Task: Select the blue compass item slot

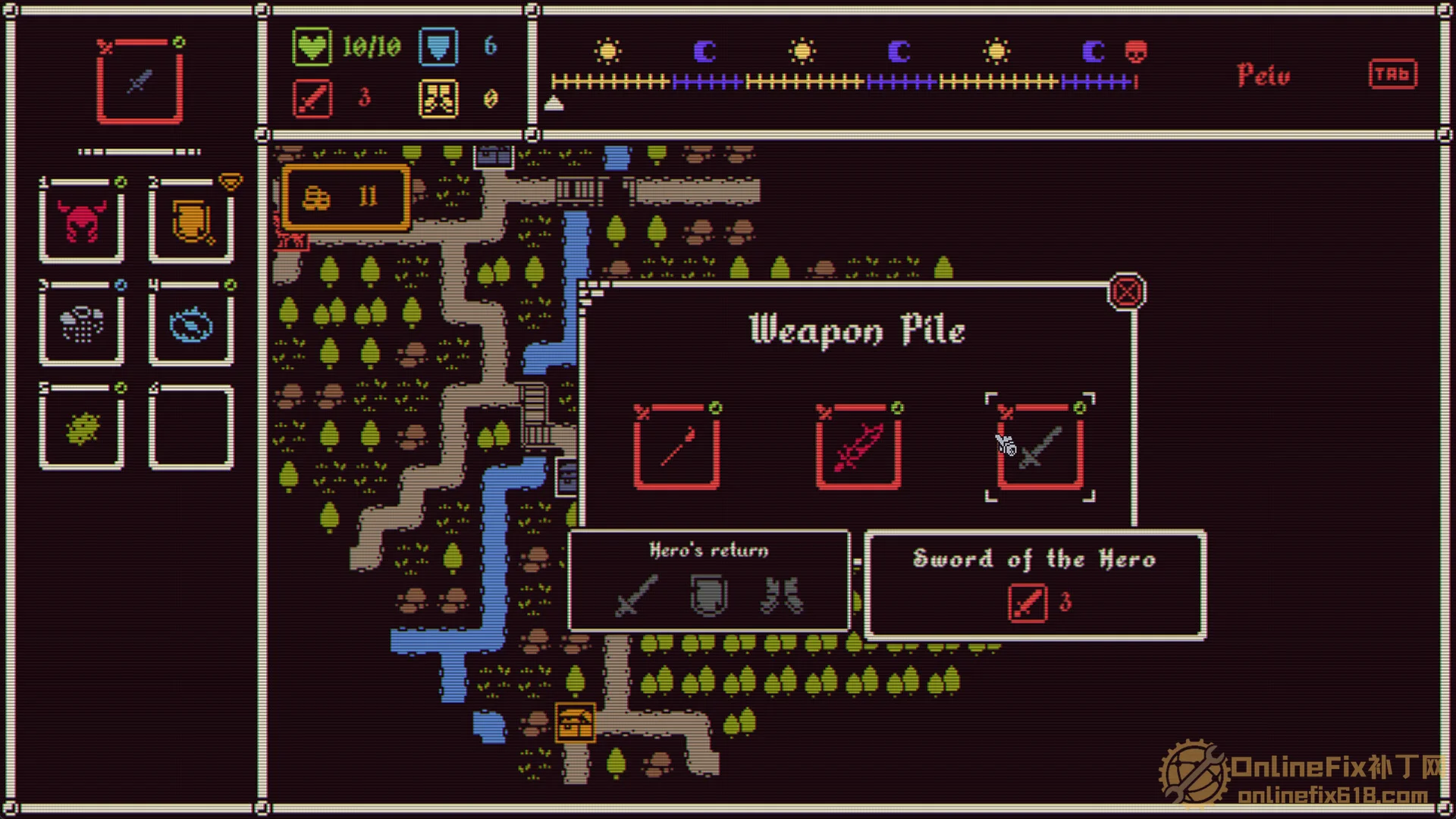Action: [191, 325]
